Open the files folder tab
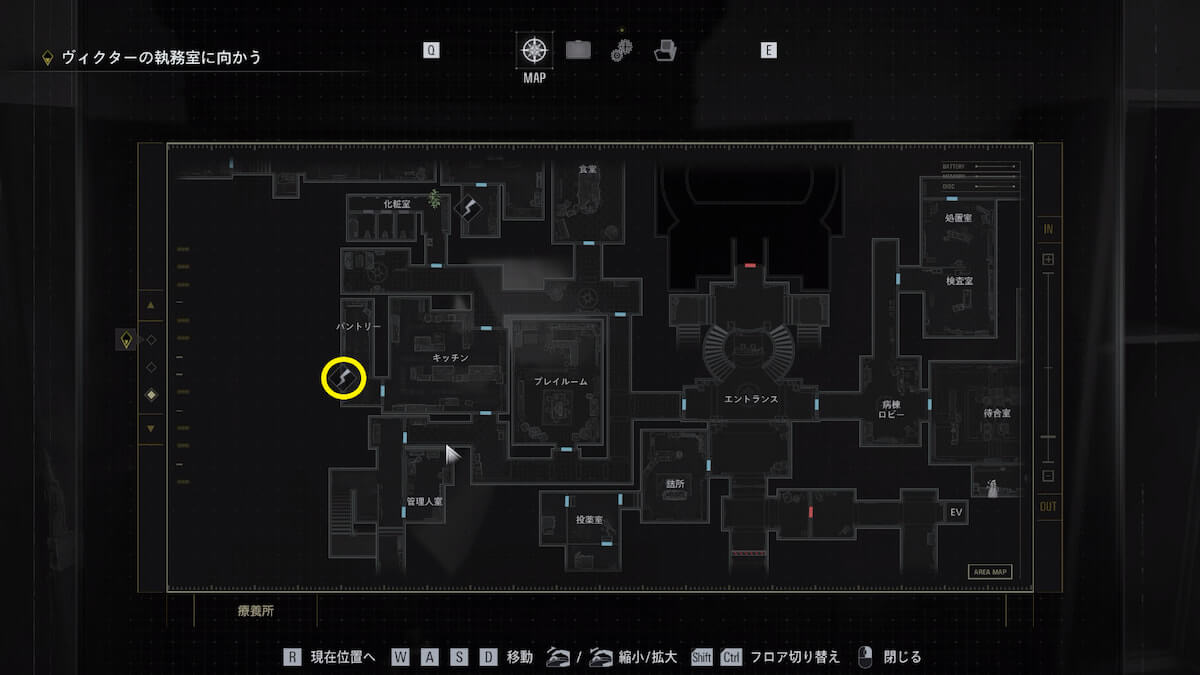Viewport: 1200px width, 675px height. [x=664, y=49]
